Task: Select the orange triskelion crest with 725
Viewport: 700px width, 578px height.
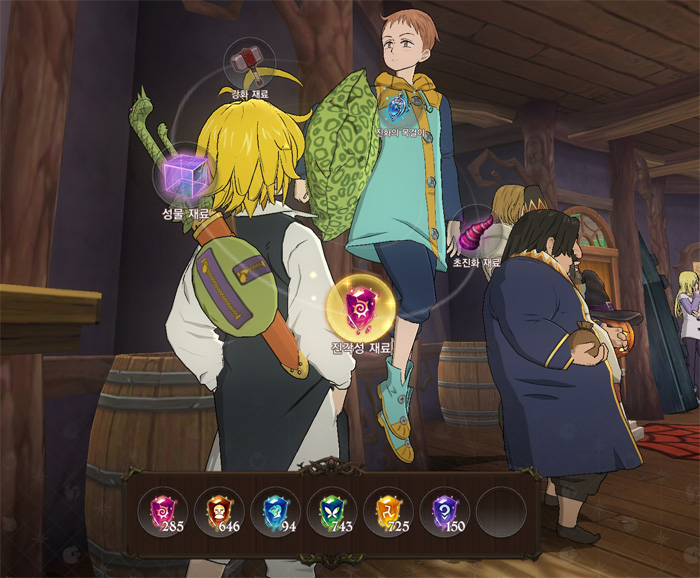Action: (x=387, y=511)
